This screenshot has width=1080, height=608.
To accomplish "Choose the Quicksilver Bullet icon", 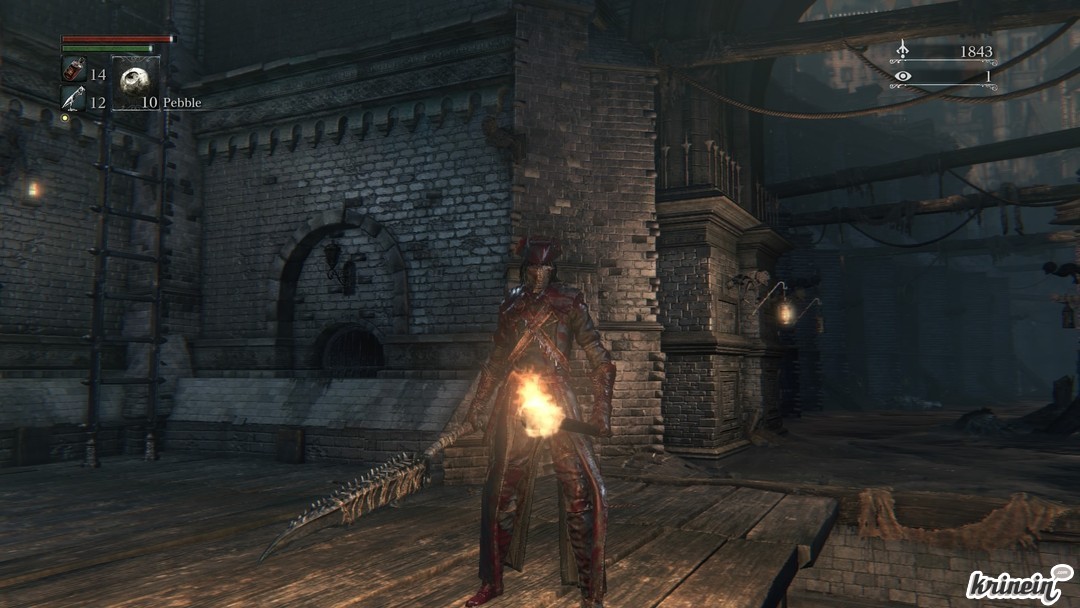I will (74, 98).
